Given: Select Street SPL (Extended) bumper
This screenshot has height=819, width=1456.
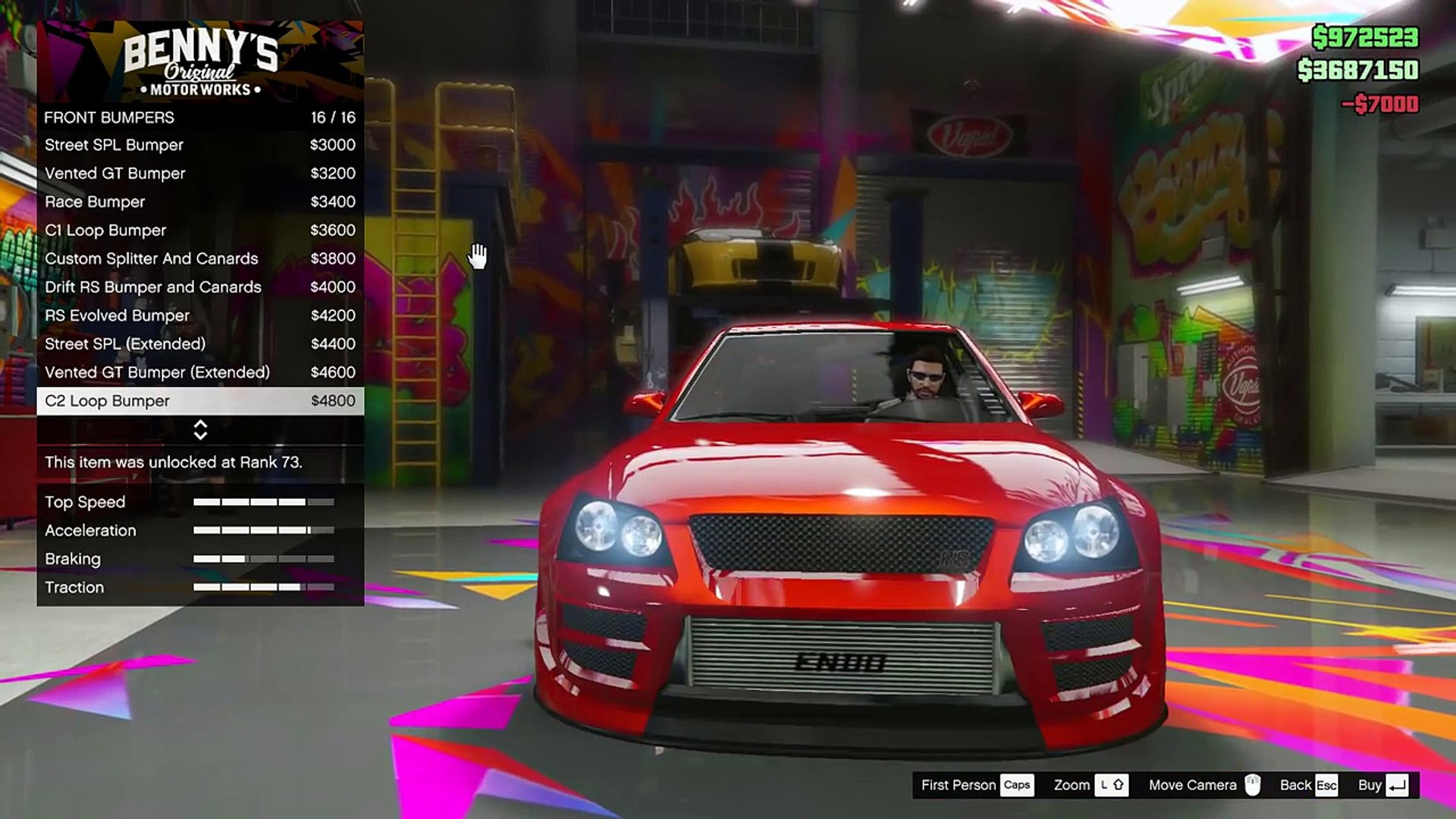Looking at the screenshot, I should point(199,344).
